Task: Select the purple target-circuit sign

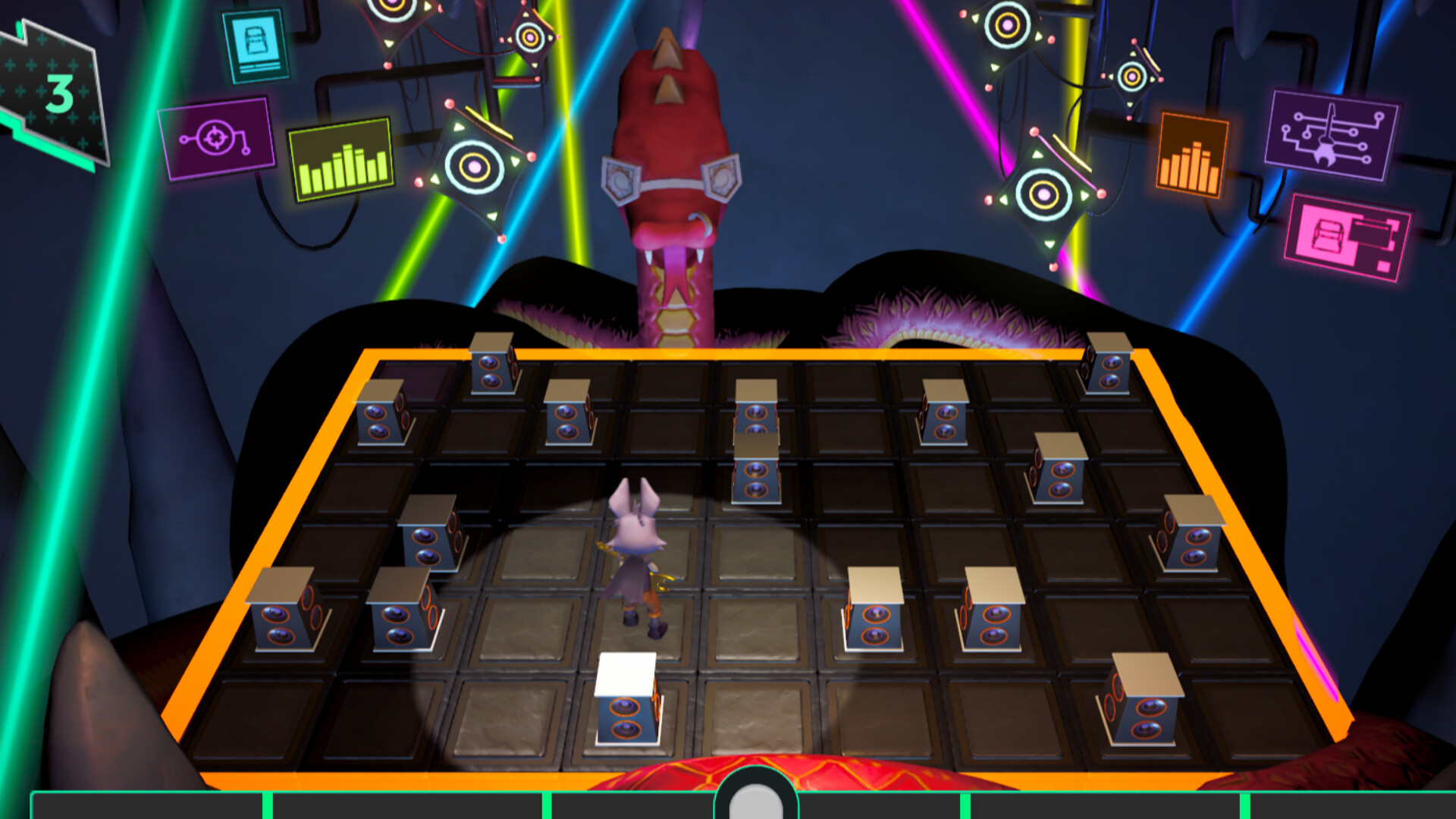Action: [x=218, y=141]
